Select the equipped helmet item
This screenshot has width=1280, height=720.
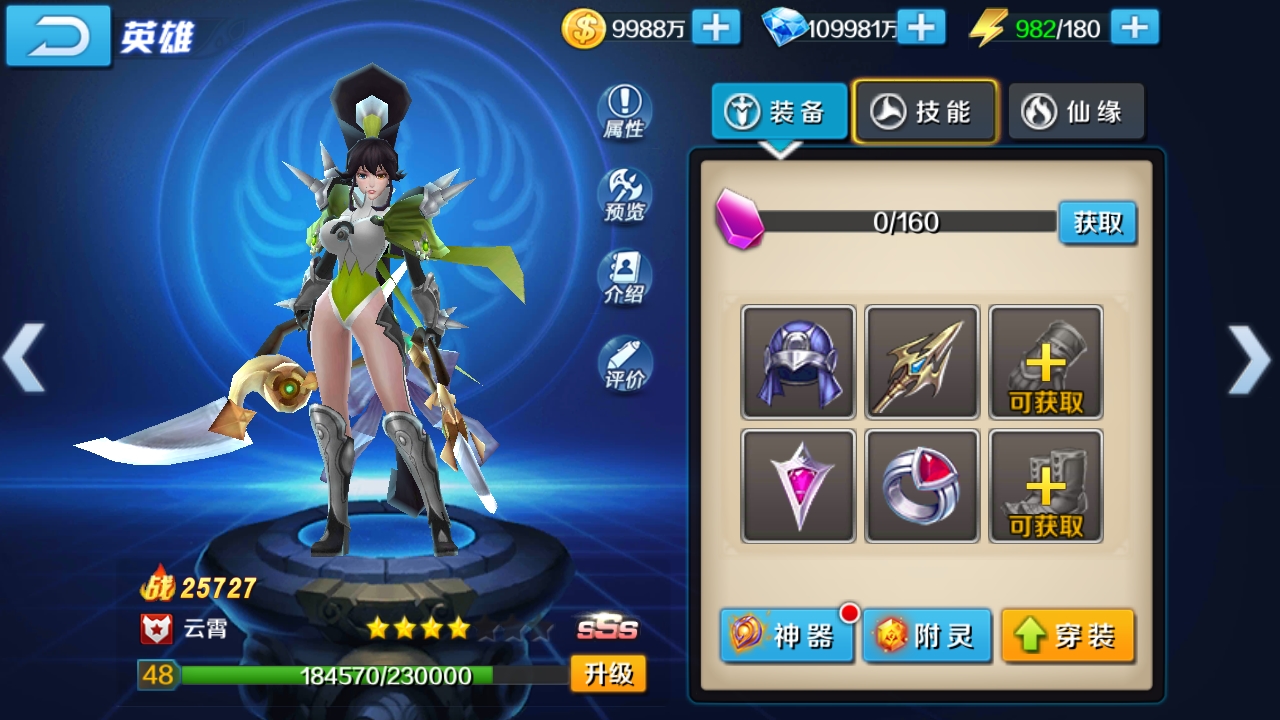[797, 362]
